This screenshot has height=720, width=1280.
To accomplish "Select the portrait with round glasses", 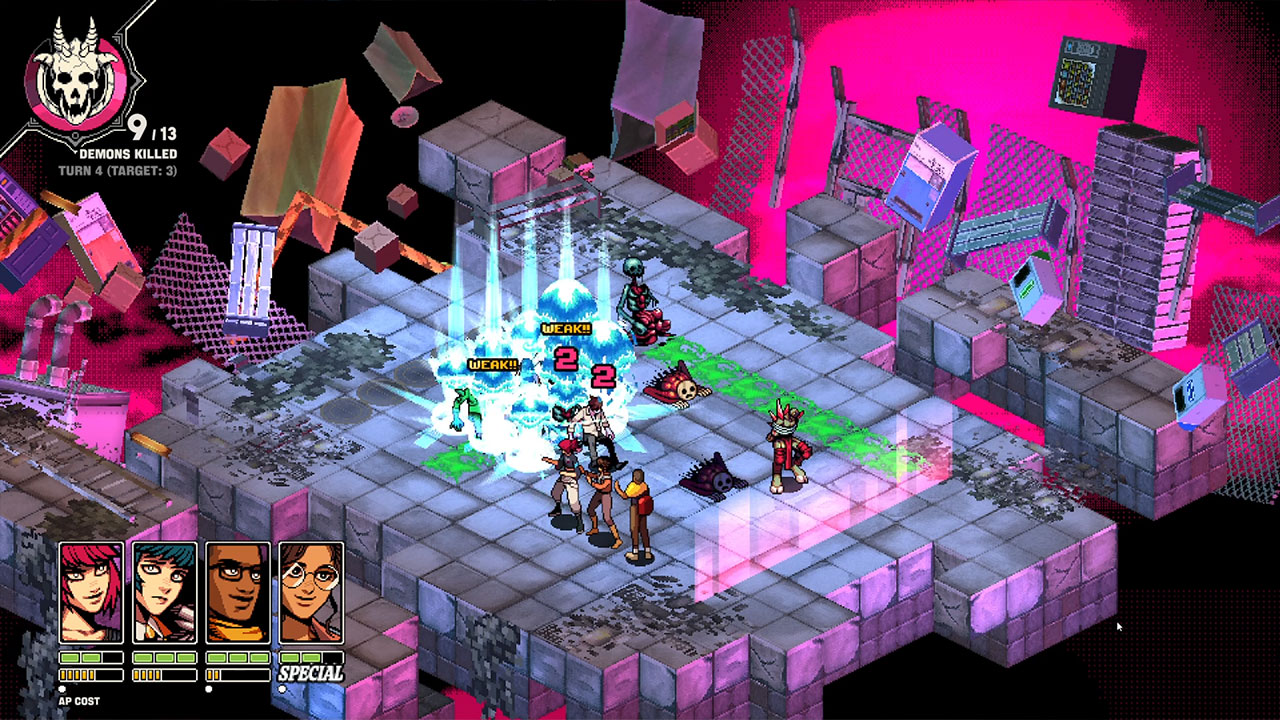I will click(x=311, y=593).
